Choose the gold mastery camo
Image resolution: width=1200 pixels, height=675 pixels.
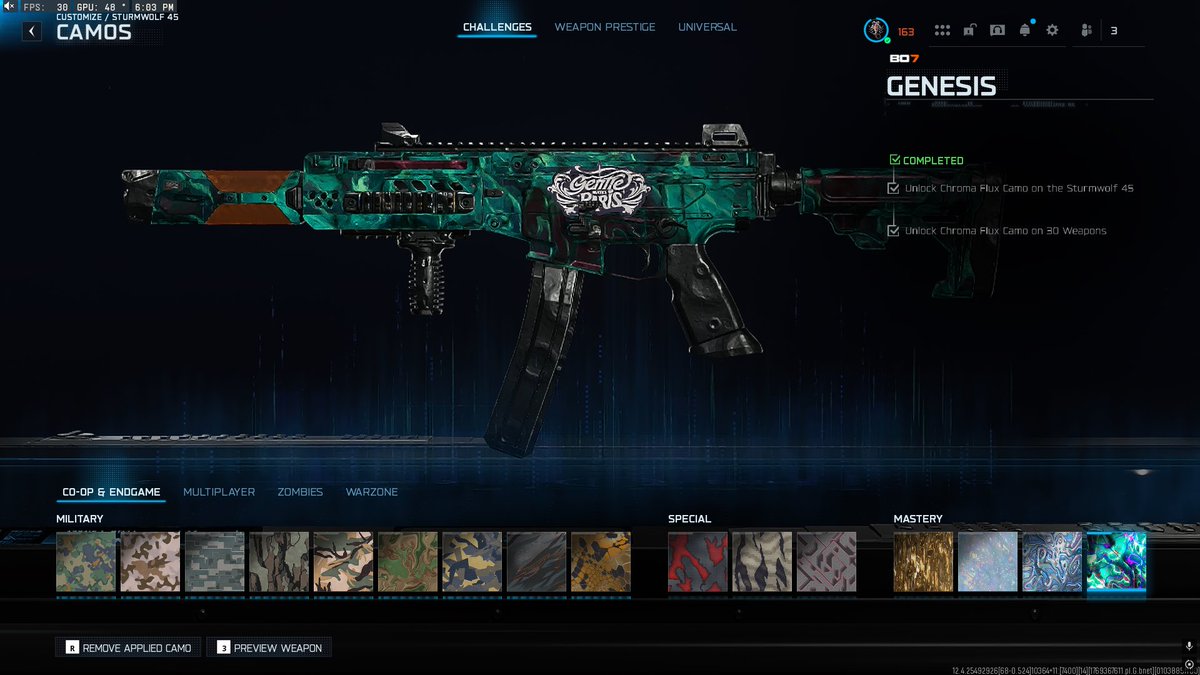click(923, 562)
